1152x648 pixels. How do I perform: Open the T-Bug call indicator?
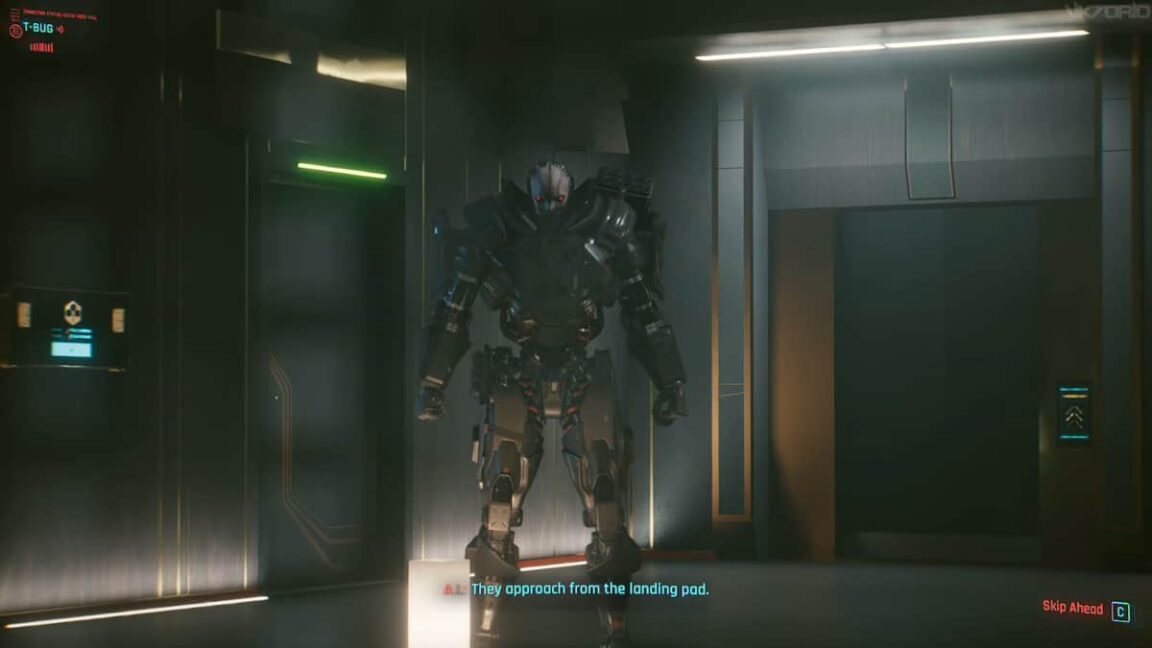[x=38, y=28]
